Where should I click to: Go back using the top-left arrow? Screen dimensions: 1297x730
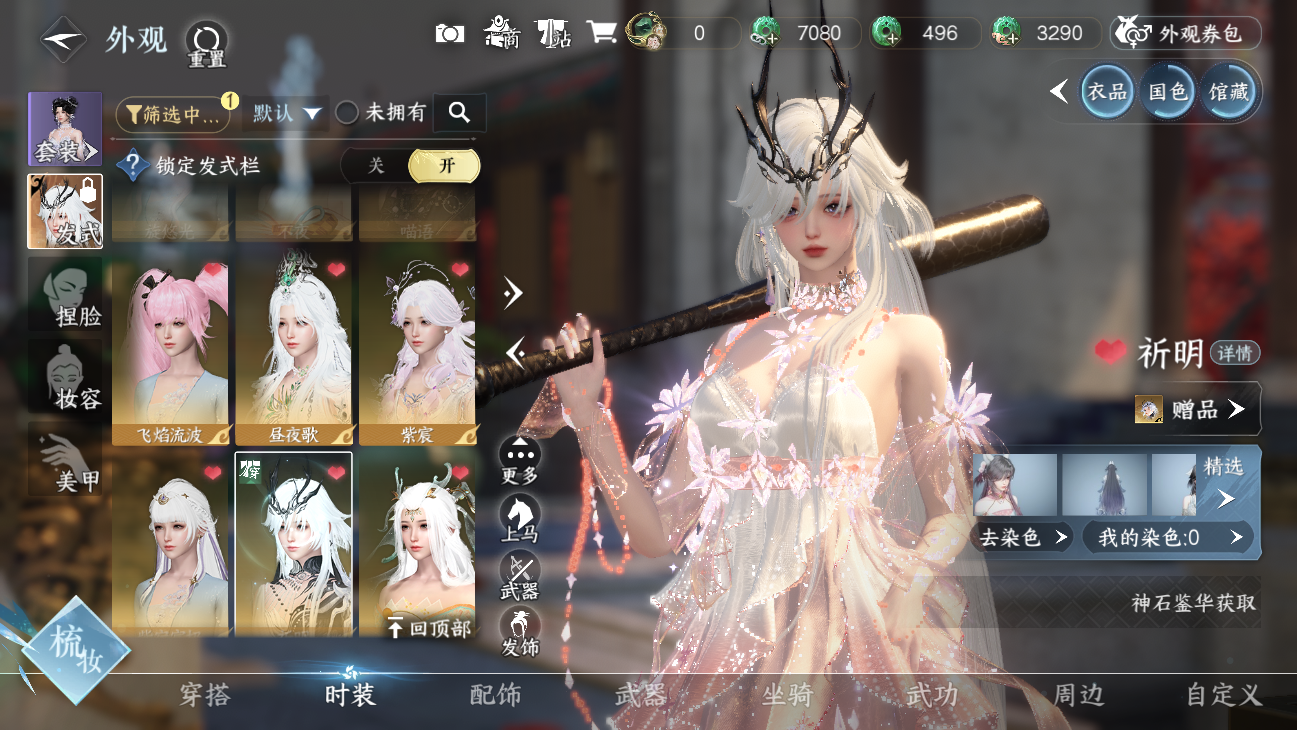tap(62, 40)
